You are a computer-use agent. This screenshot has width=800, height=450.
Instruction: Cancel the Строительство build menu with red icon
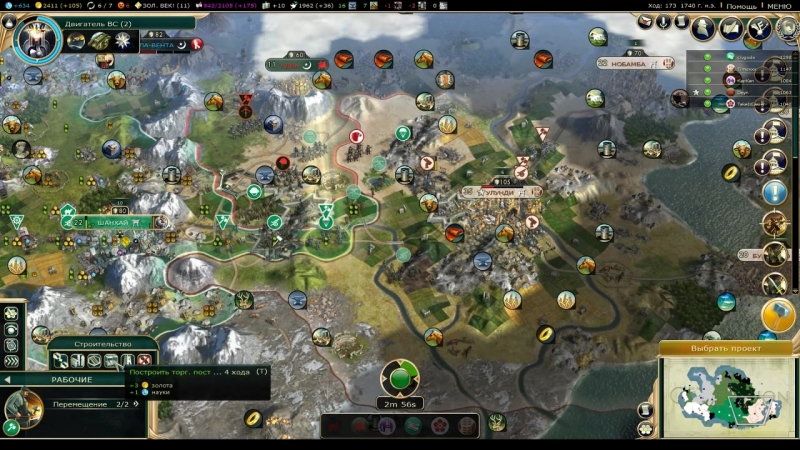coord(144,360)
